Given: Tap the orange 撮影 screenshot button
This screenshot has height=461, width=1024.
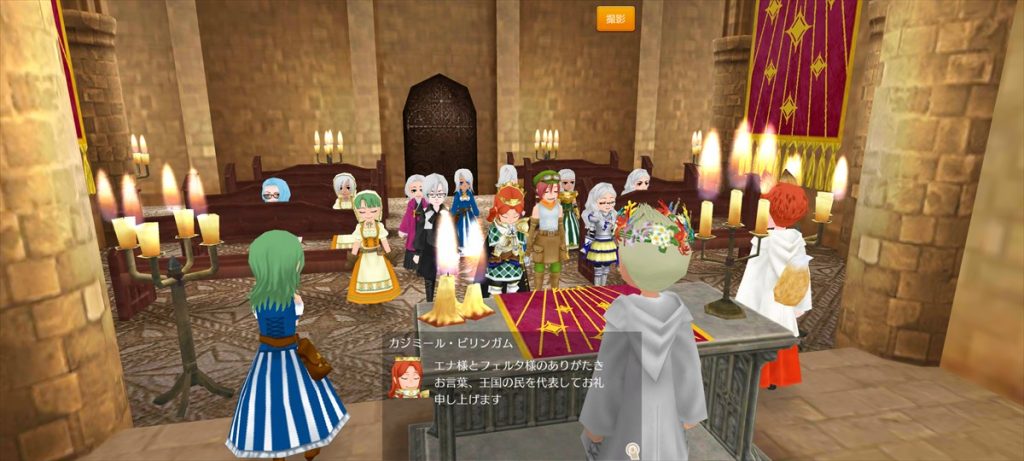Looking at the screenshot, I should click(x=615, y=19).
